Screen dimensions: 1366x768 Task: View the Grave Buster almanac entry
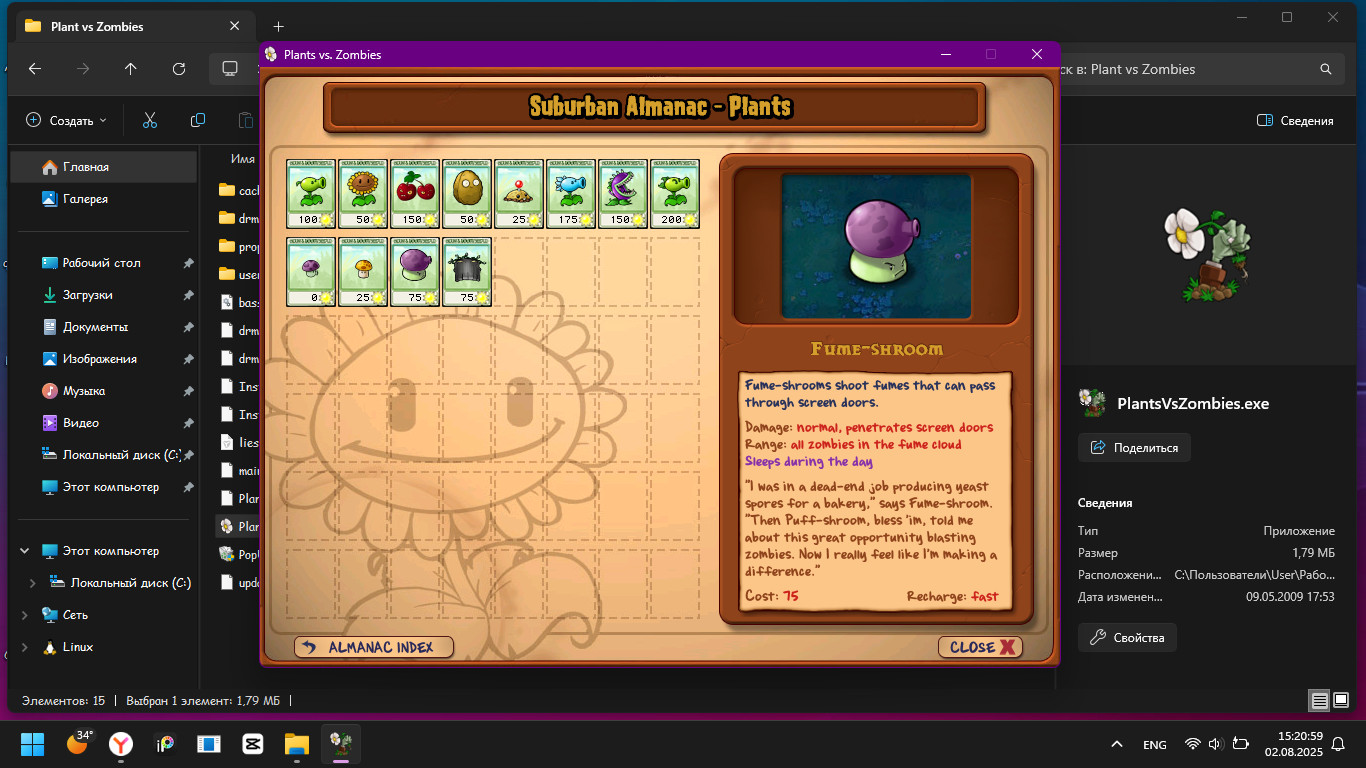click(x=467, y=271)
